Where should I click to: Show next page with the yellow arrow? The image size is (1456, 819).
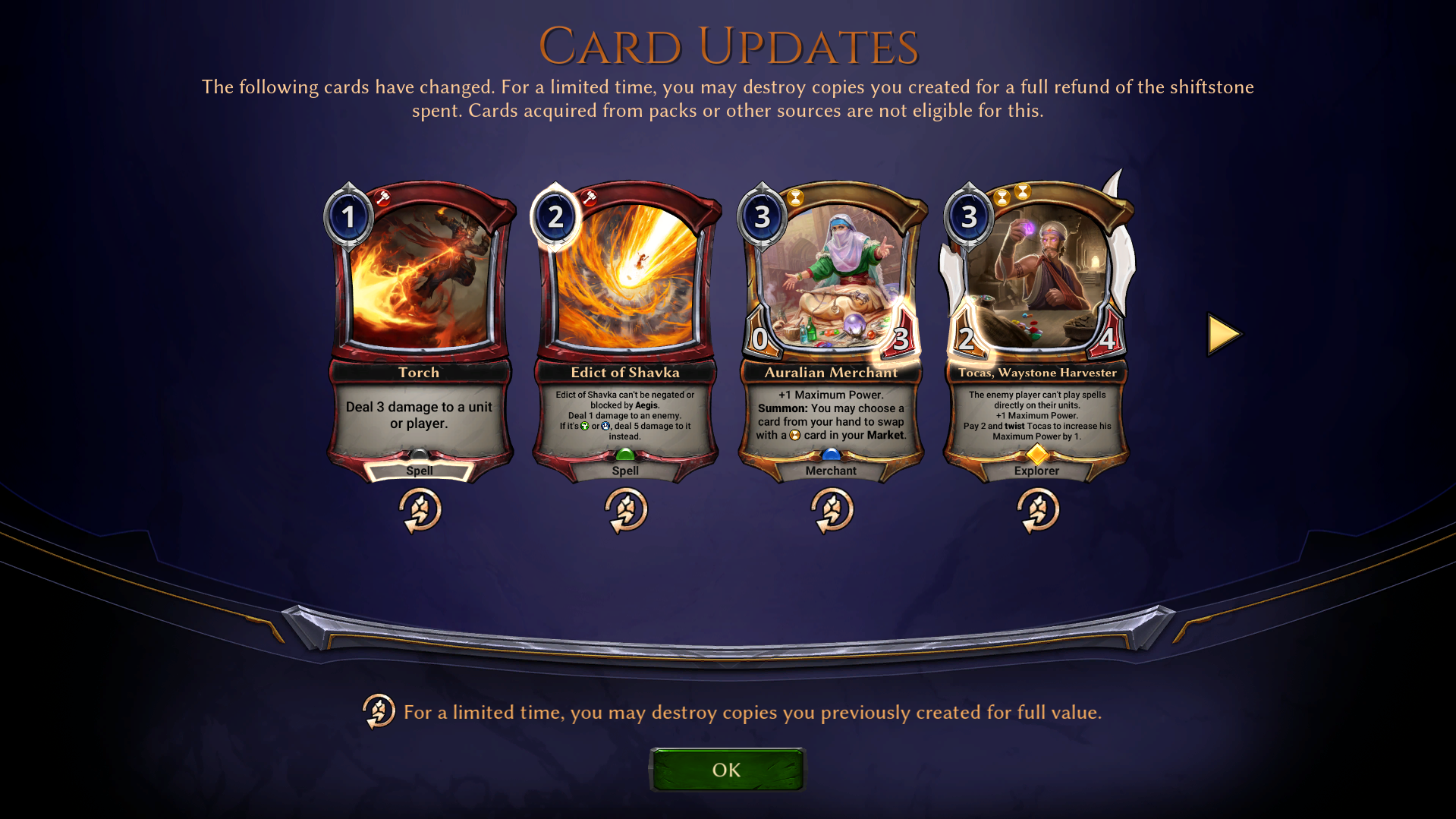coord(1223,335)
